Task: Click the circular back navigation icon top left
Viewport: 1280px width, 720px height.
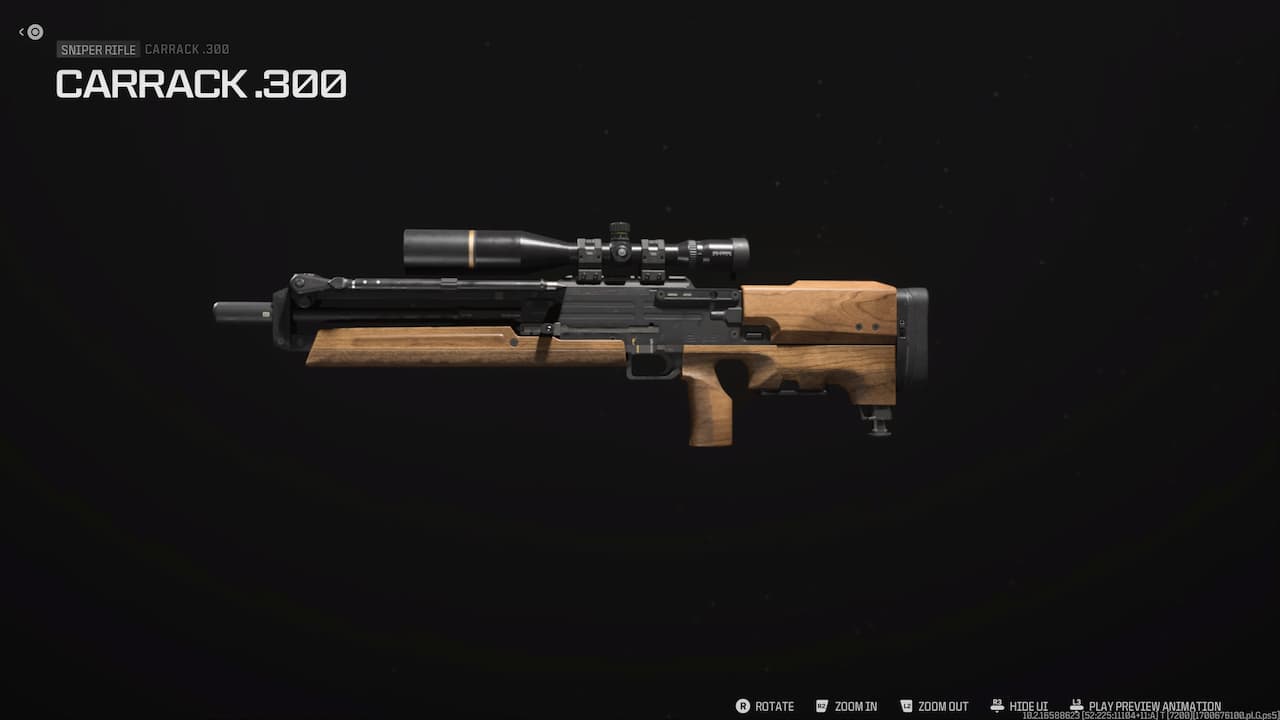Action: click(x=34, y=32)
